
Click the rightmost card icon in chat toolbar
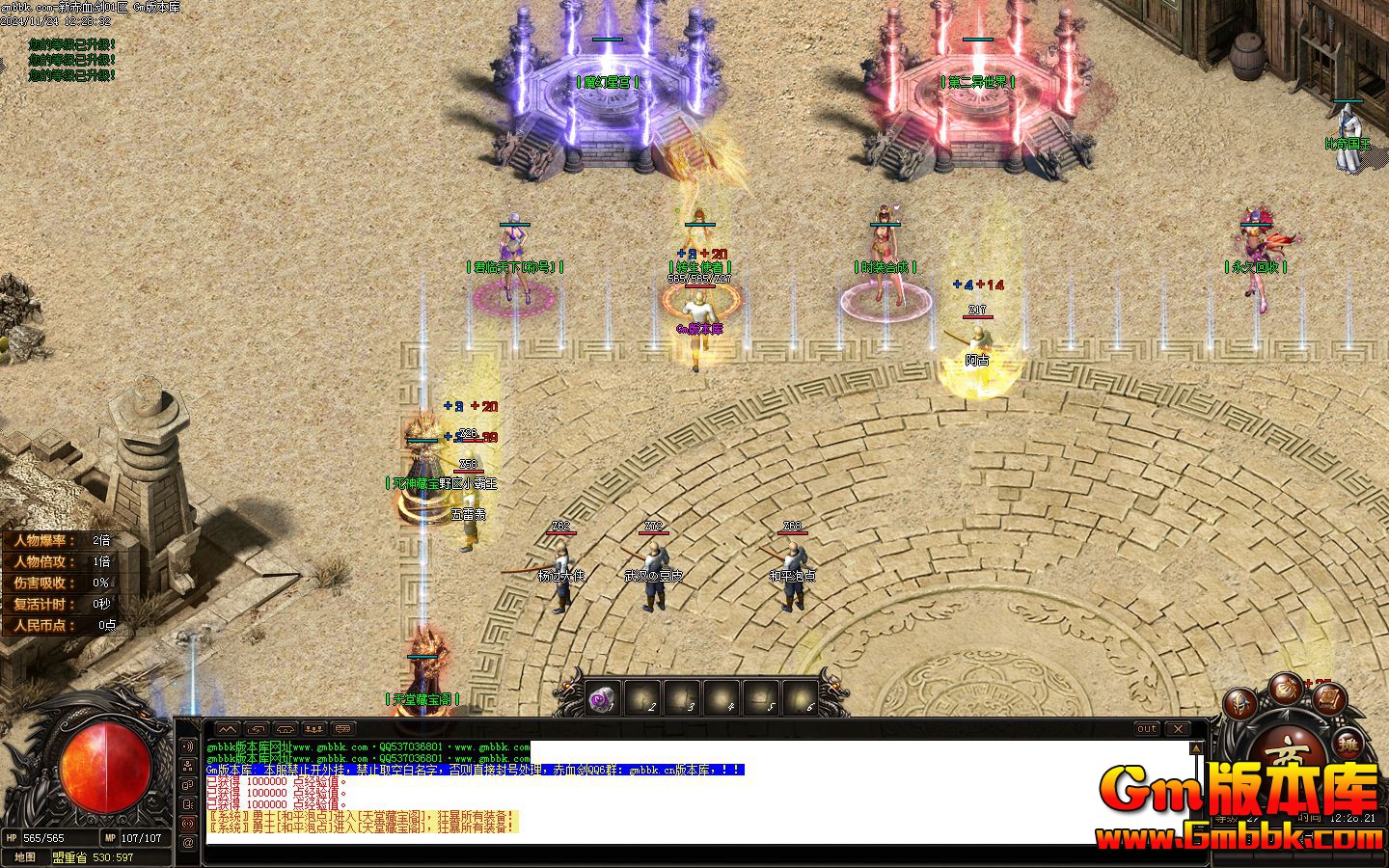pos(342,728)
